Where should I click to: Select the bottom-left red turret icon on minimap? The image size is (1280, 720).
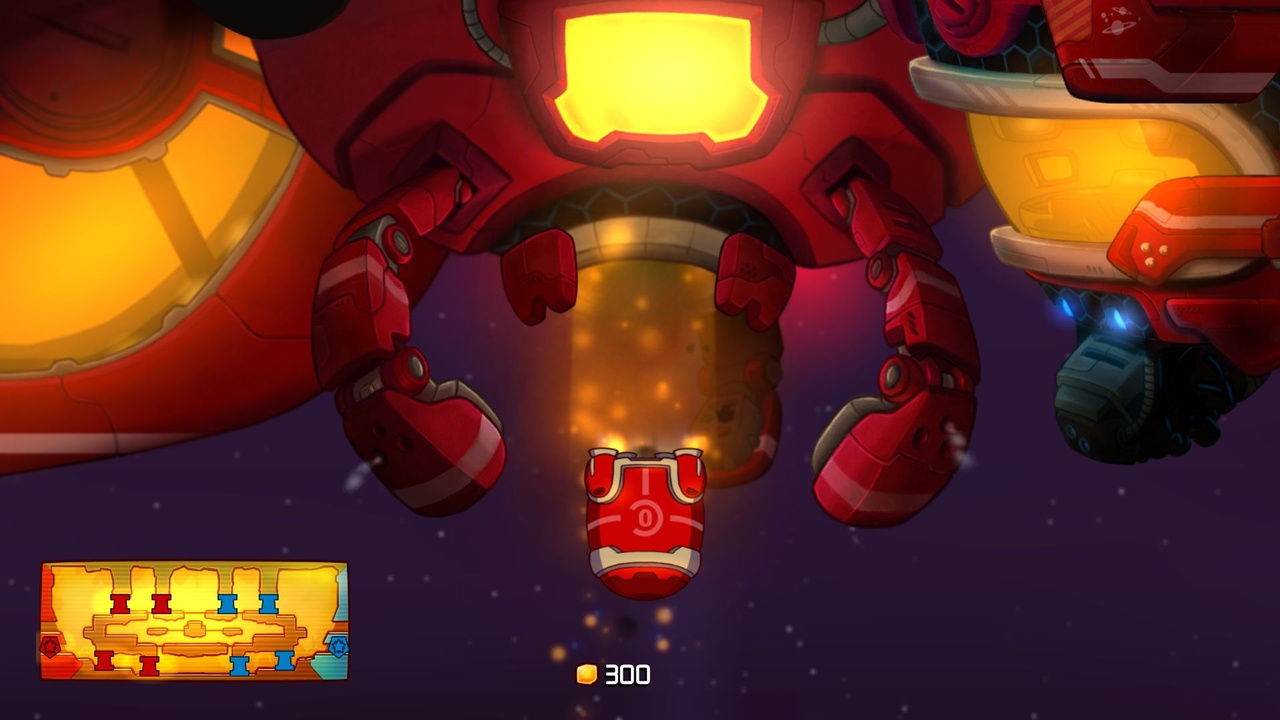click(103, 663)
